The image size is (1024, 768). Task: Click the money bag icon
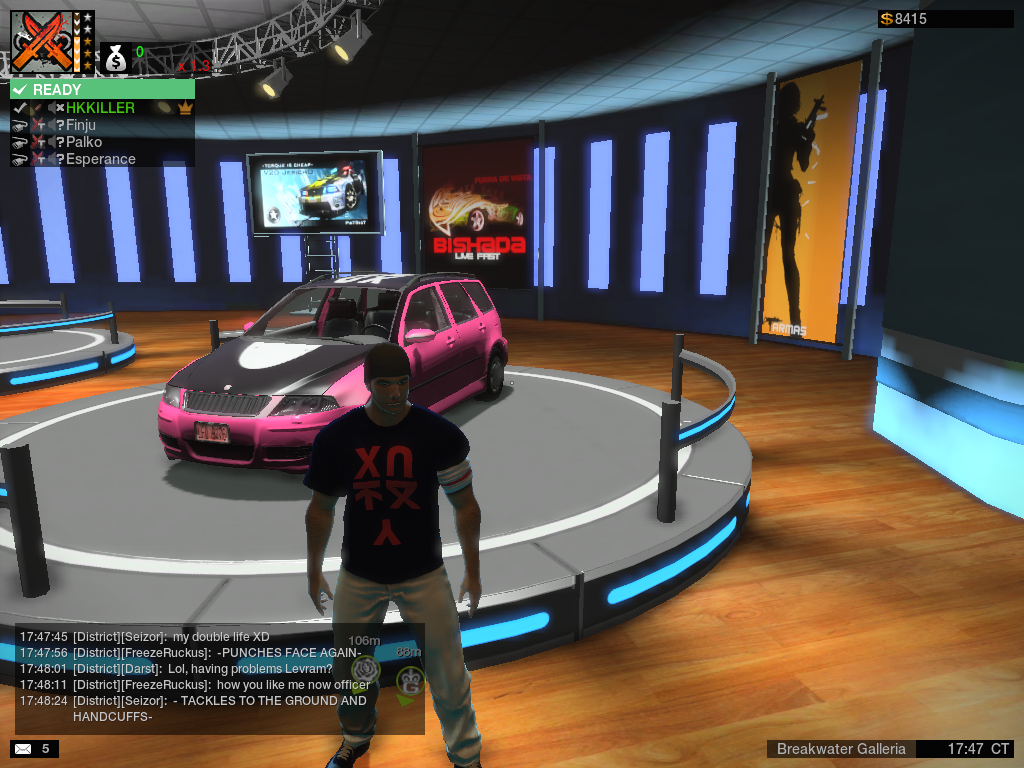point(116,58)
